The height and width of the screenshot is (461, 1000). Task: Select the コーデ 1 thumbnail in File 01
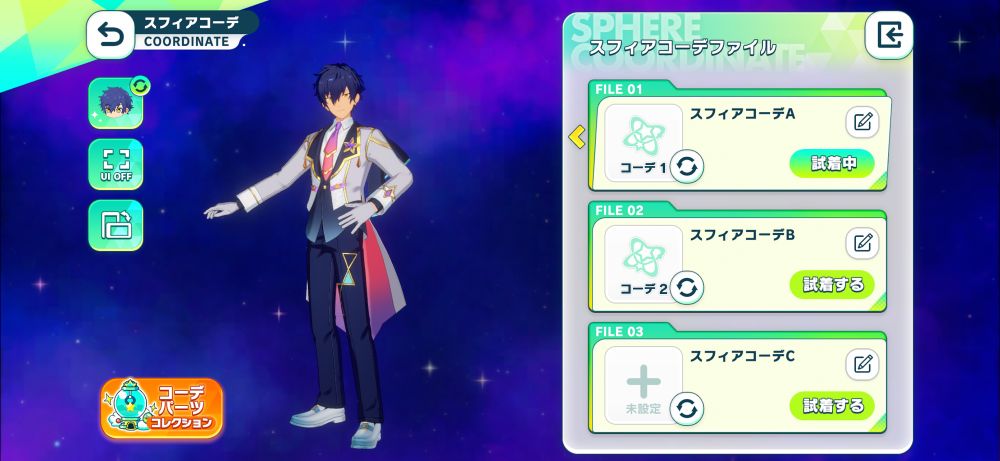click(641, 141)
